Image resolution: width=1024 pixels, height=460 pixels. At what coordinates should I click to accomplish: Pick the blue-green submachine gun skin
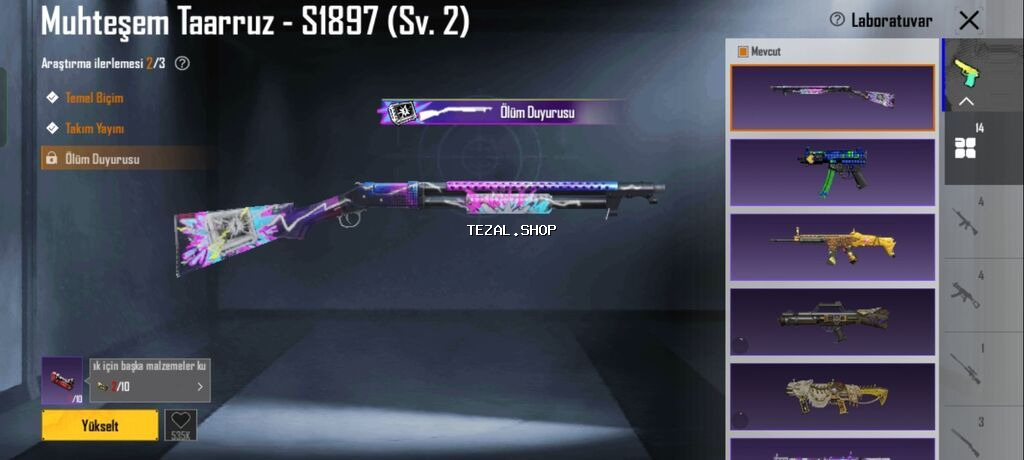(832, 171)
